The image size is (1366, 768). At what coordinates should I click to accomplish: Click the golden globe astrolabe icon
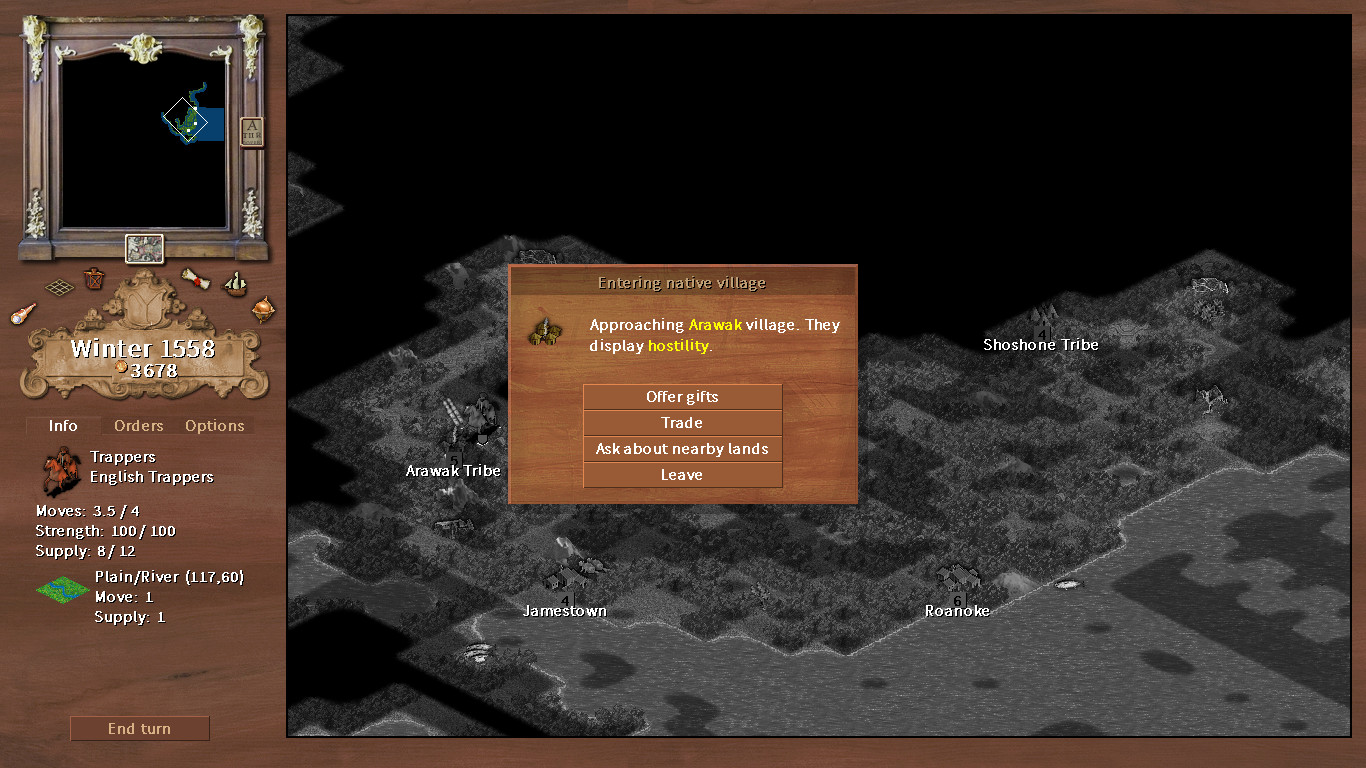pyautogui.click(x=263, y=311)
